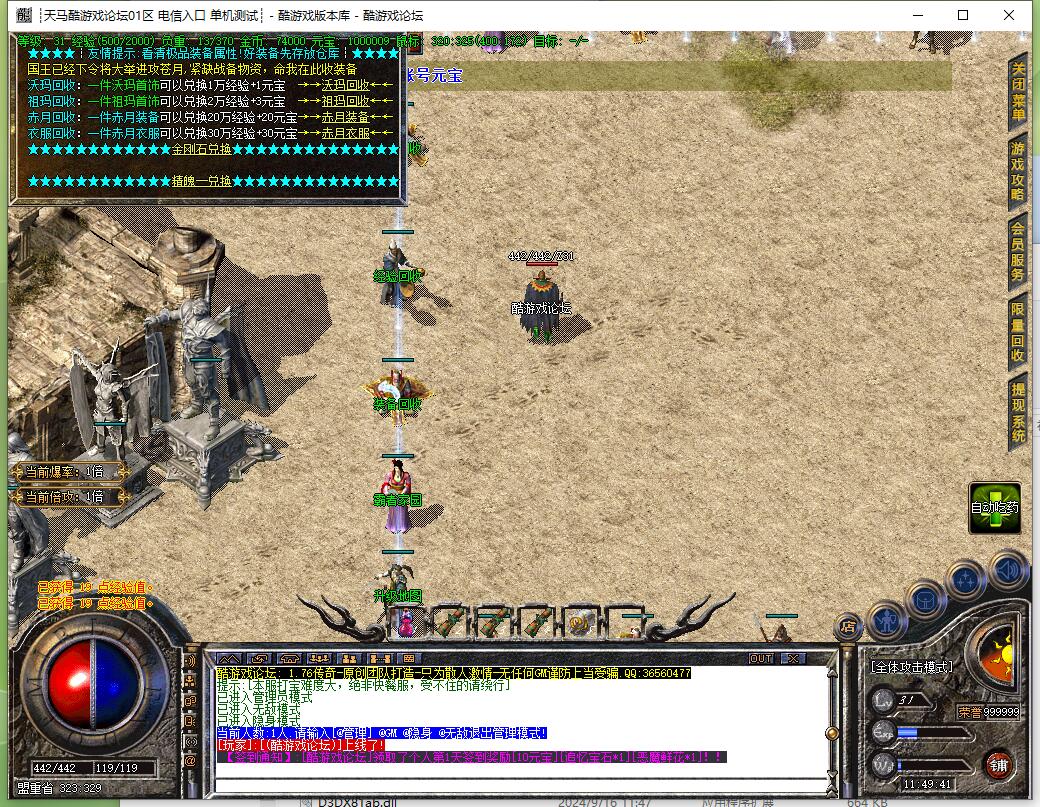Click the 关闭菜单 side tab

coord(1018,92)
